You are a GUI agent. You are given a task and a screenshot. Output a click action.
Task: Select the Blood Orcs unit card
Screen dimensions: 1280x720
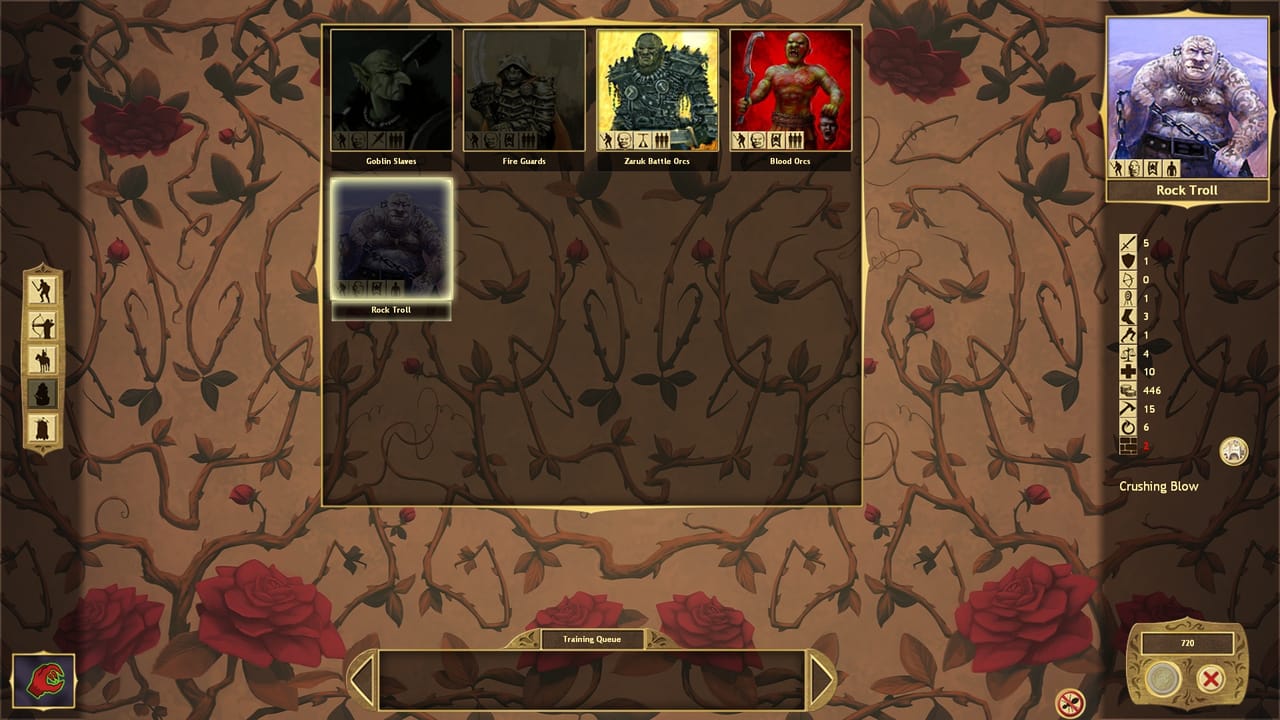click(x=791, y=90)
